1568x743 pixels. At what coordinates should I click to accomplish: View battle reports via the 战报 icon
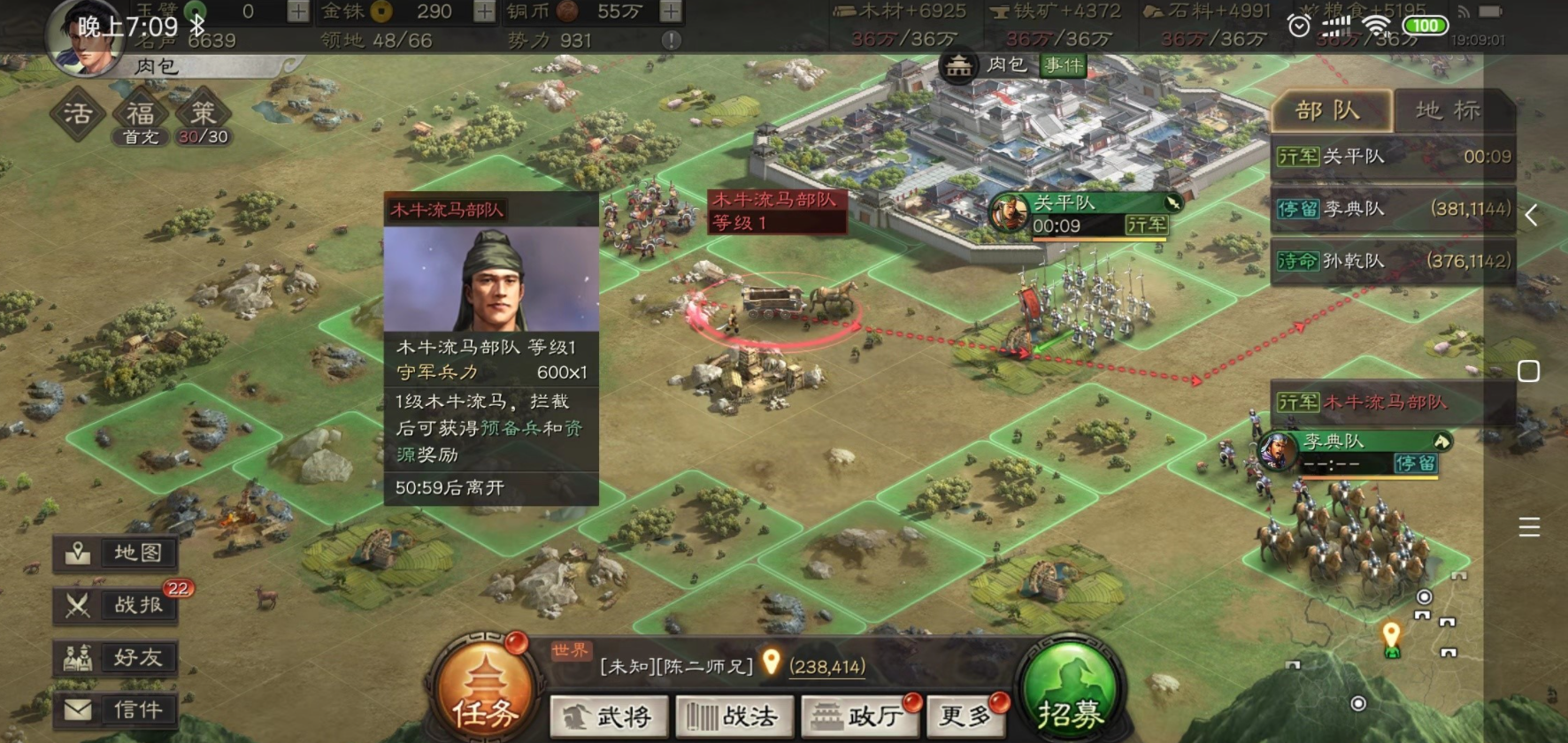point(115,605)
